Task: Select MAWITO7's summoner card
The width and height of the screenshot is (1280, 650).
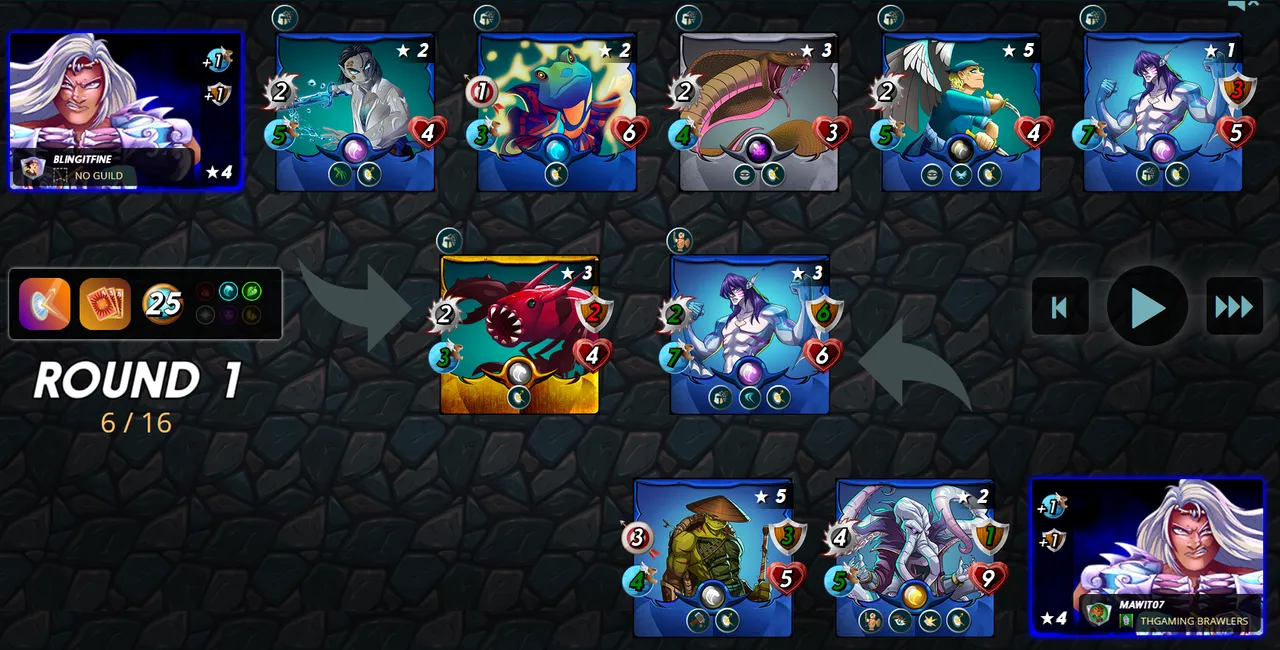Action: click(1148, 556)
